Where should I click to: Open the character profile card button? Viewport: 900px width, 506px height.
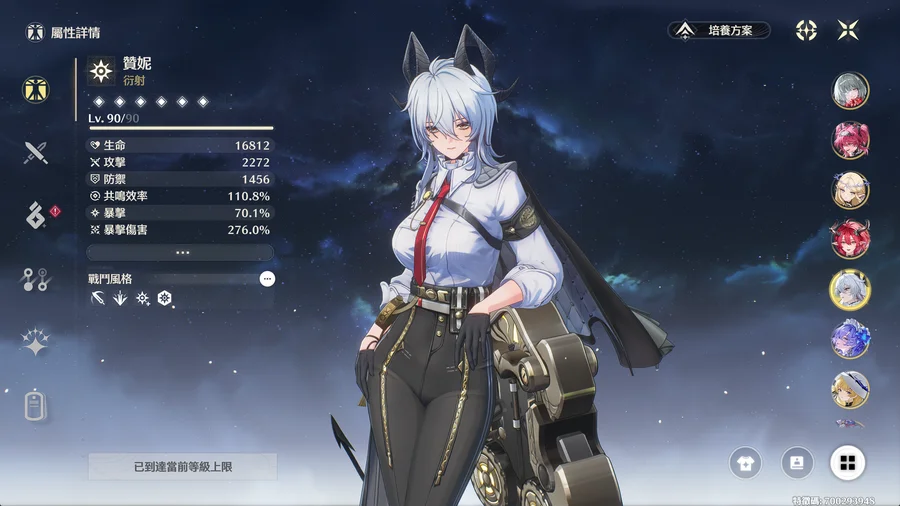(x=797, y=462)
